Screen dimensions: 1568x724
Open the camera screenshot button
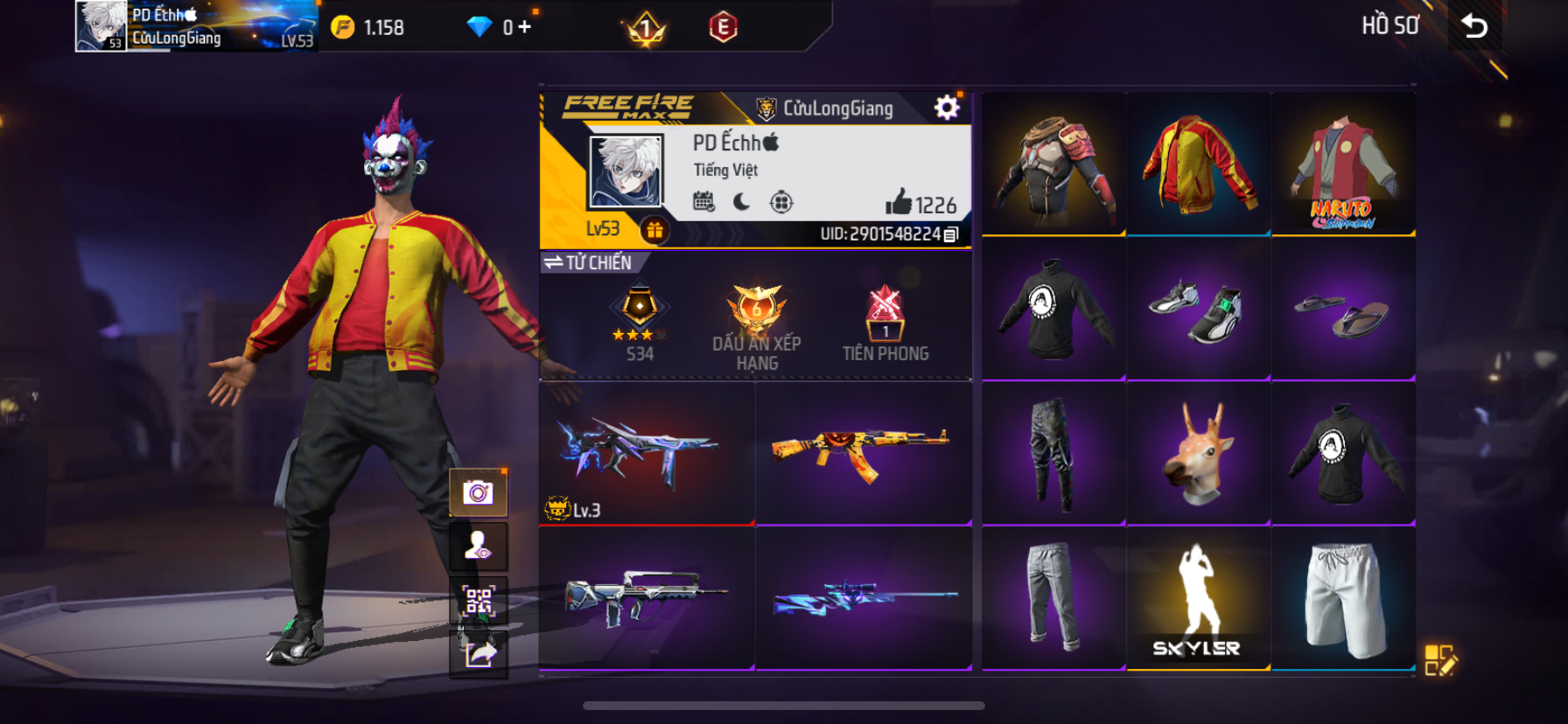coord(478,493)
